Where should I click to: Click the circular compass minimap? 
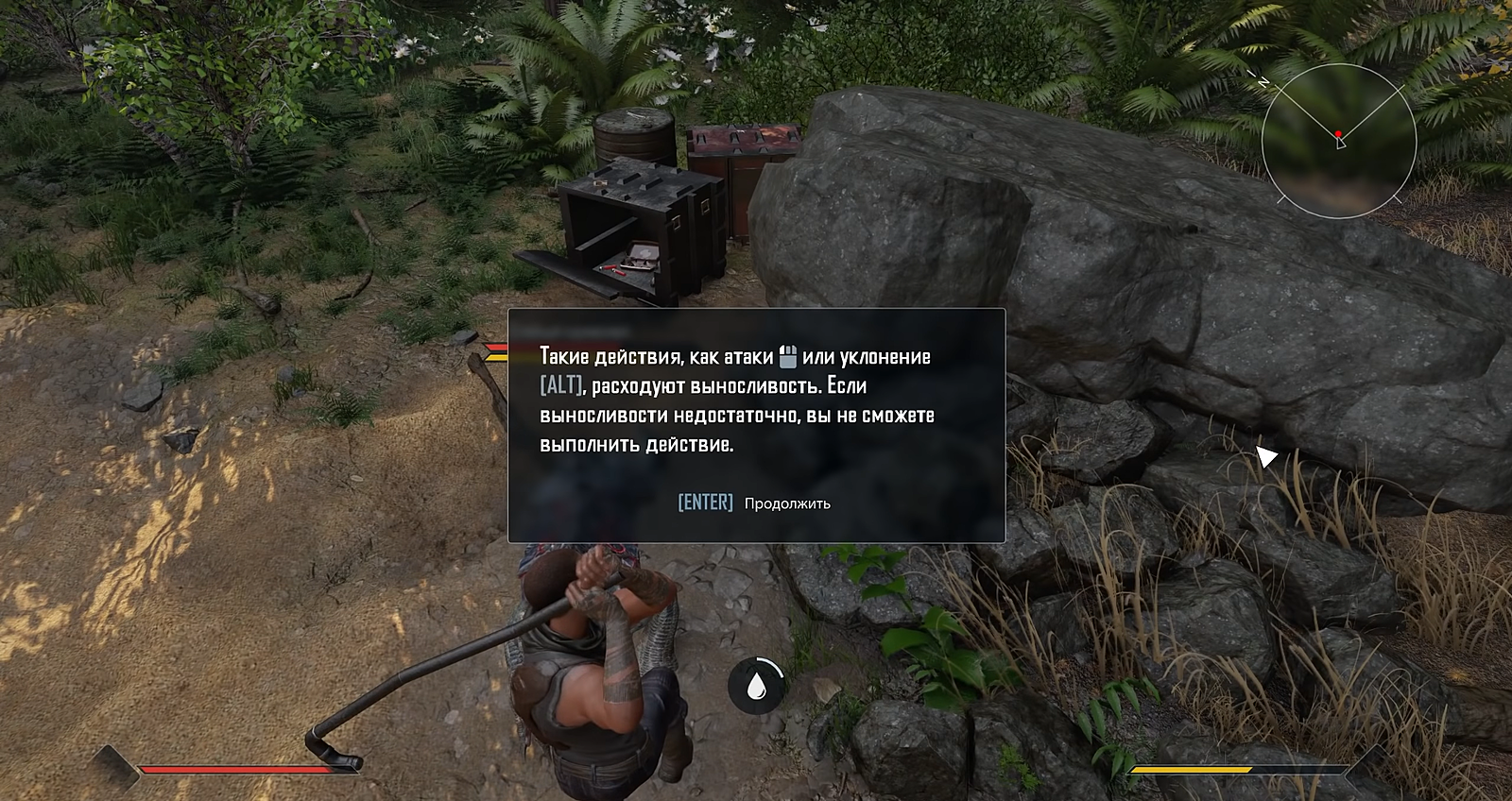pos(1338,140)
